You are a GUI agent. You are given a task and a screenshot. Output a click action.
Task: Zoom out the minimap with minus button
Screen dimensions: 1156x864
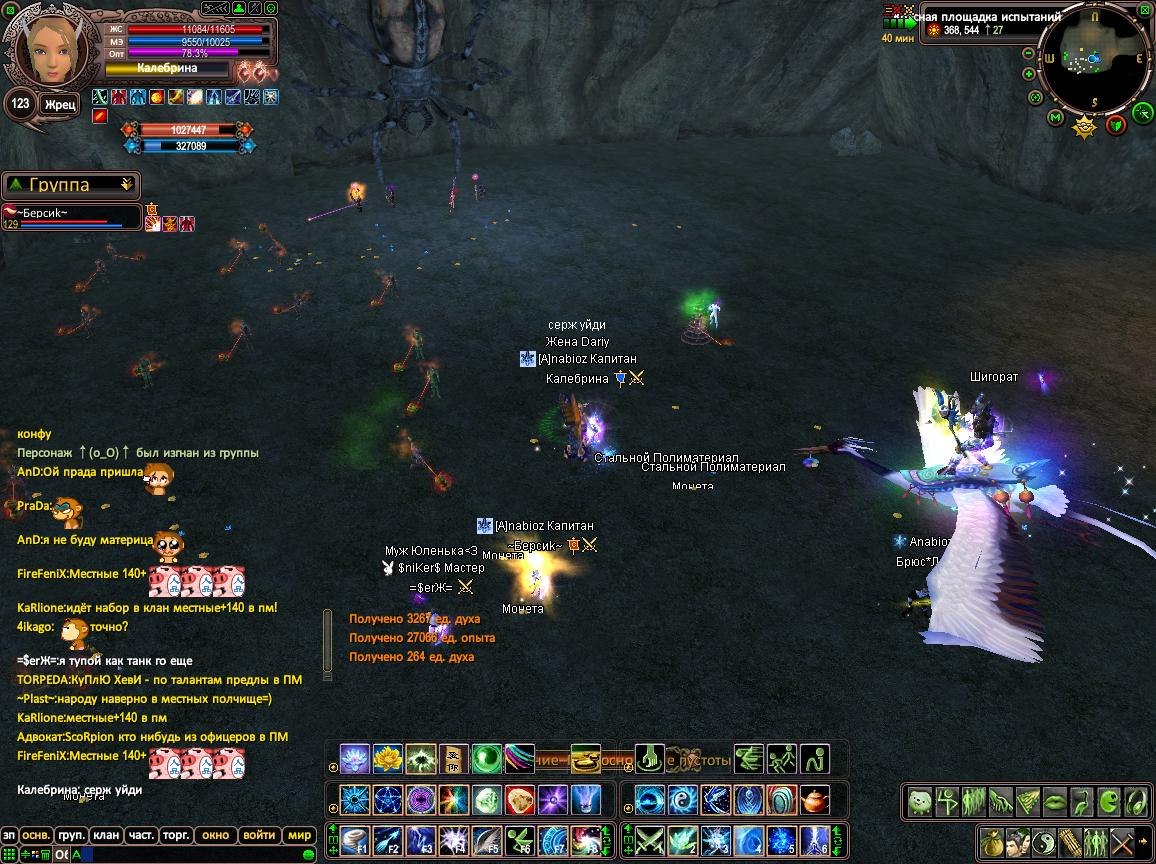click(1029, 52)
